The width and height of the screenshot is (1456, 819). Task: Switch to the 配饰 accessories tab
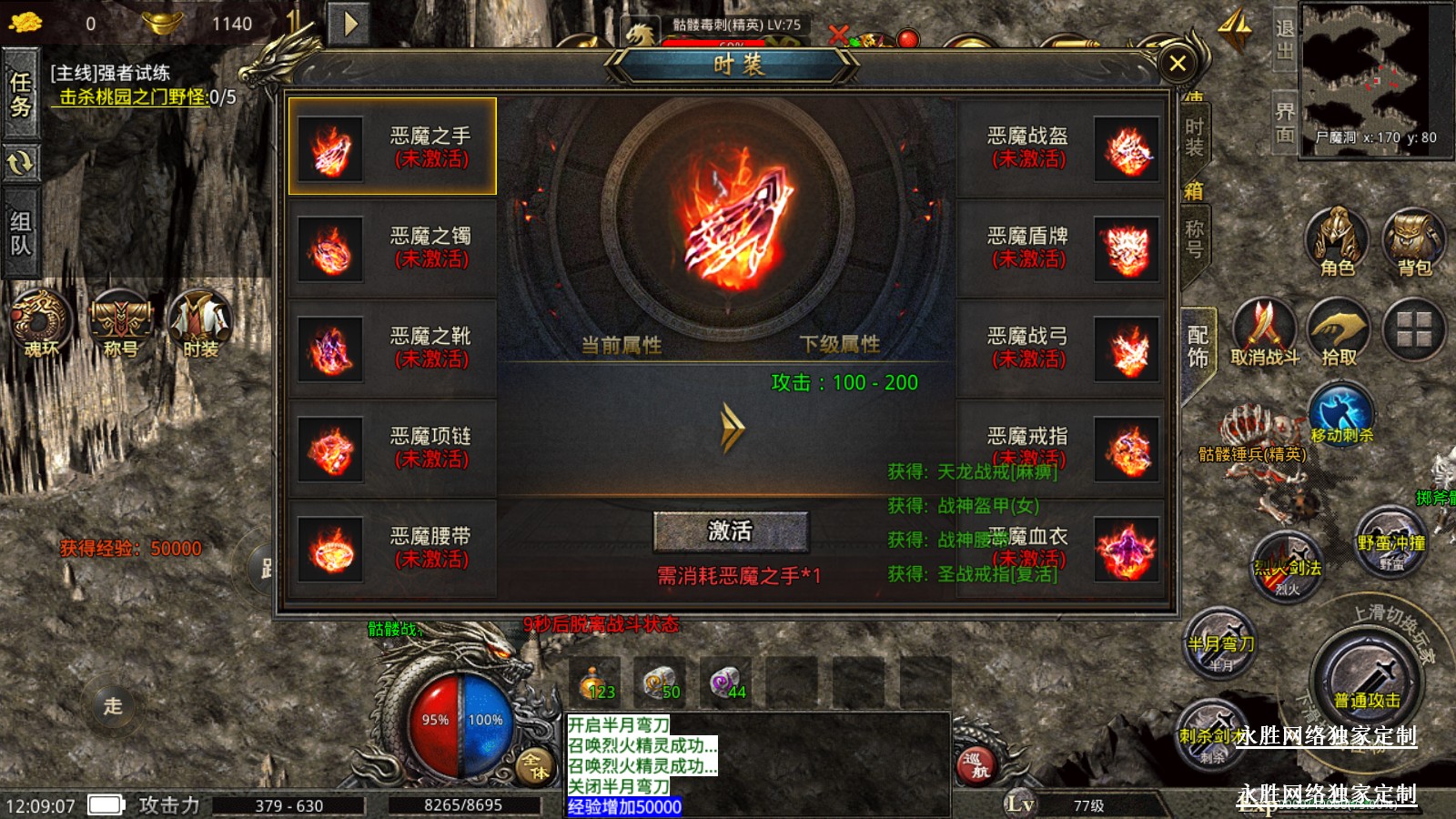click(1198, 348)
